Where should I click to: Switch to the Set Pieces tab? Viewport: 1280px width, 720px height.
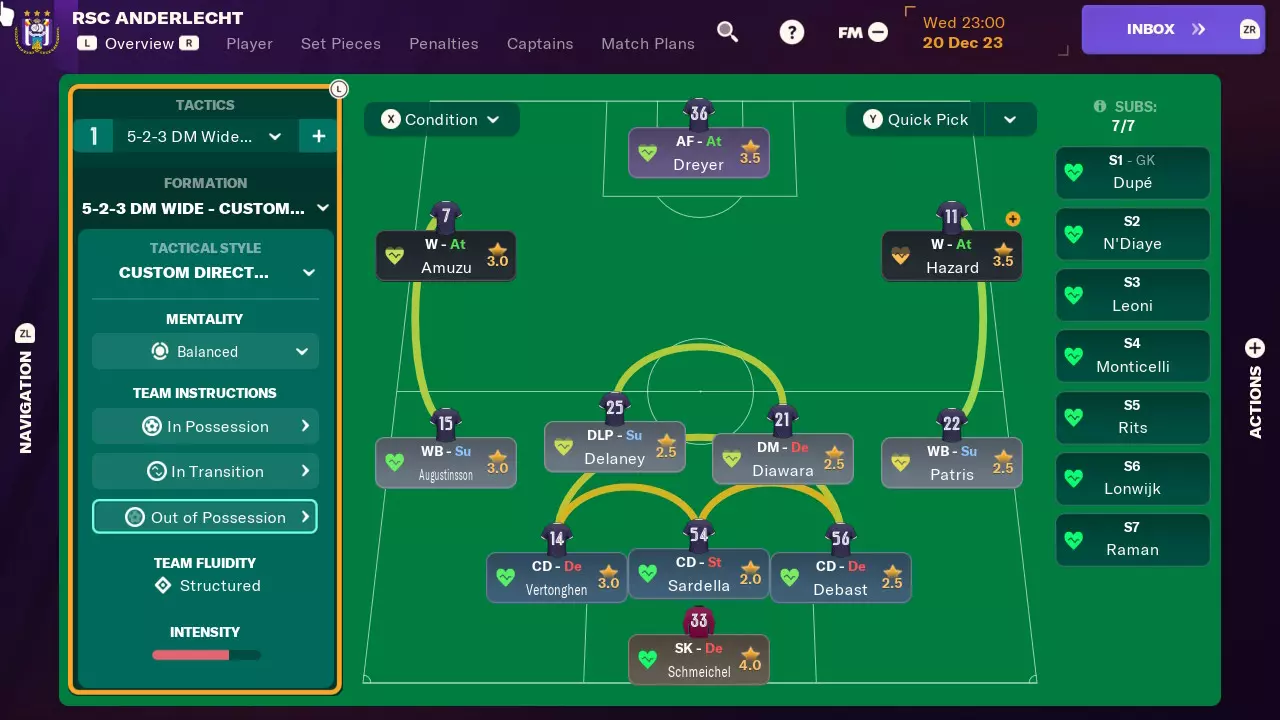341,44
